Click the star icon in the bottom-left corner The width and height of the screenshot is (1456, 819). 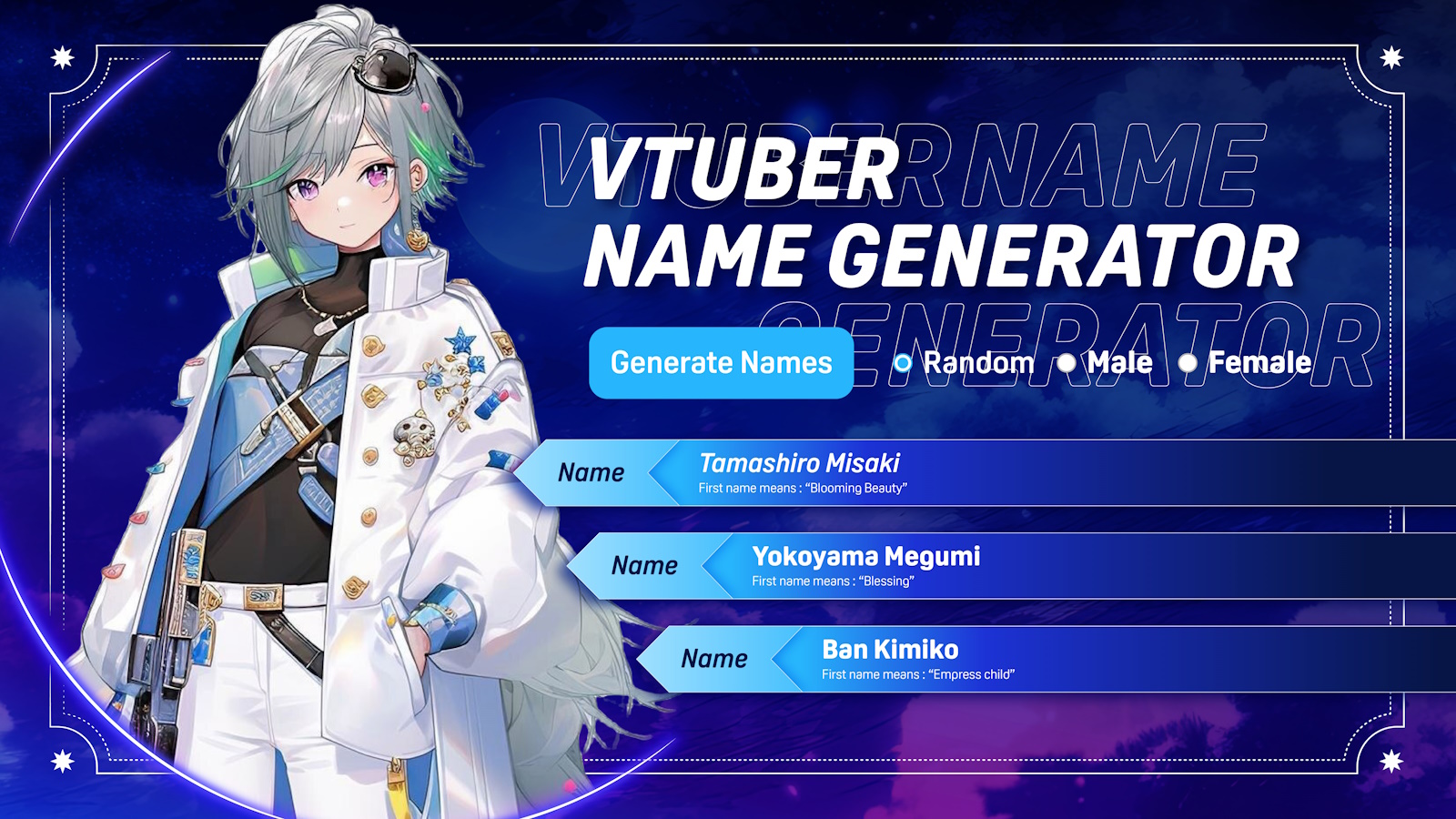point(62,759)
